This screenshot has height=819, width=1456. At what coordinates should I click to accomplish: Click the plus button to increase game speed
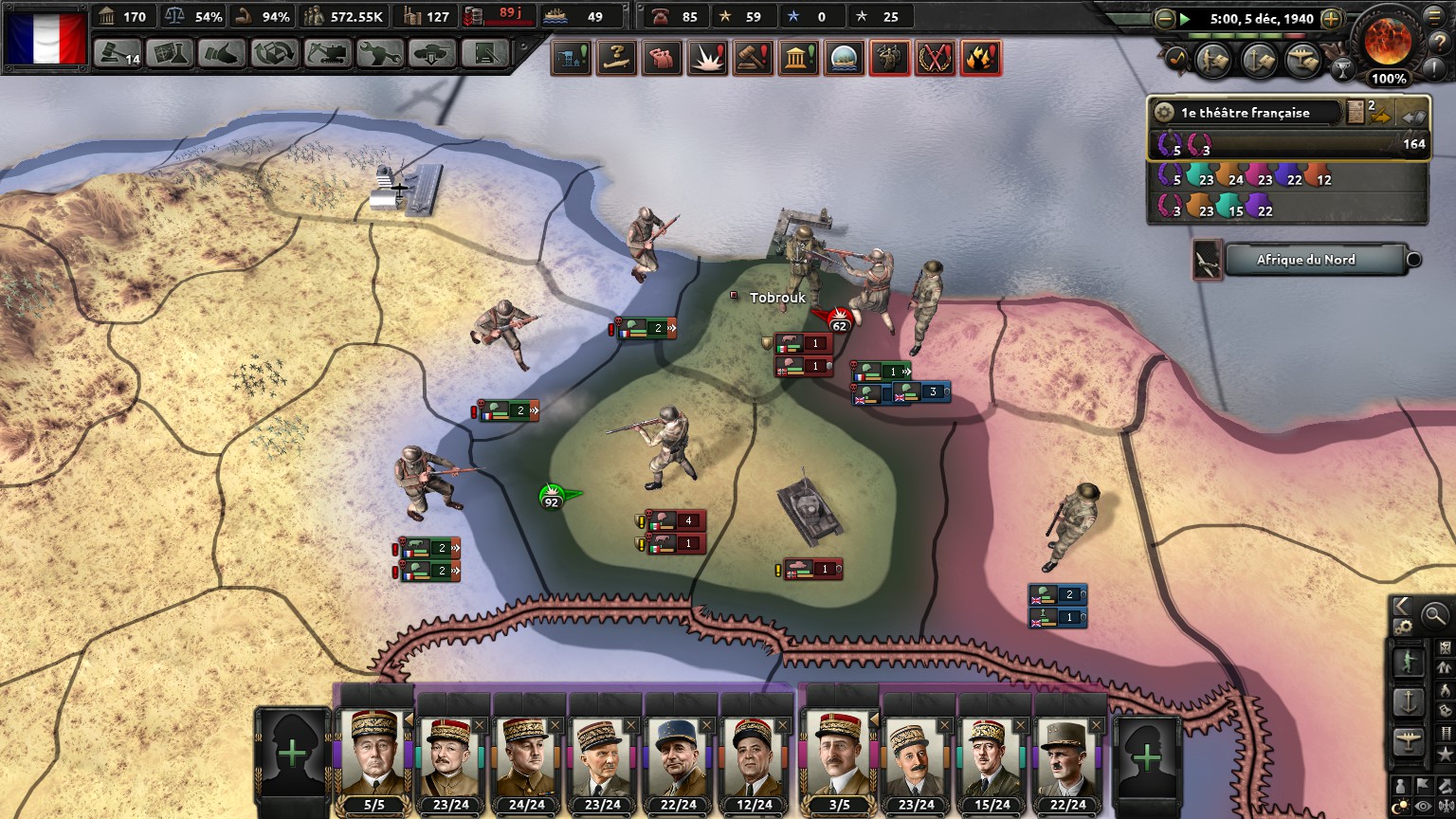click(x=1331, y=18)
